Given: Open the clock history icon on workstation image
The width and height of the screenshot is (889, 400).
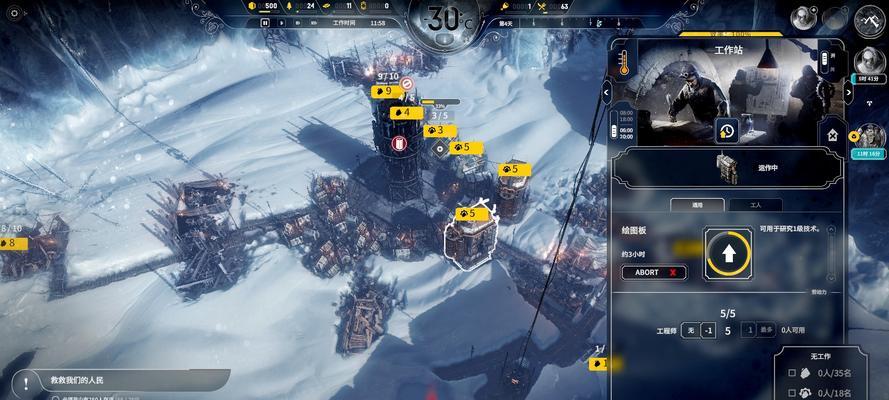Looking at the screenshot, I should (x=727, y=131).
